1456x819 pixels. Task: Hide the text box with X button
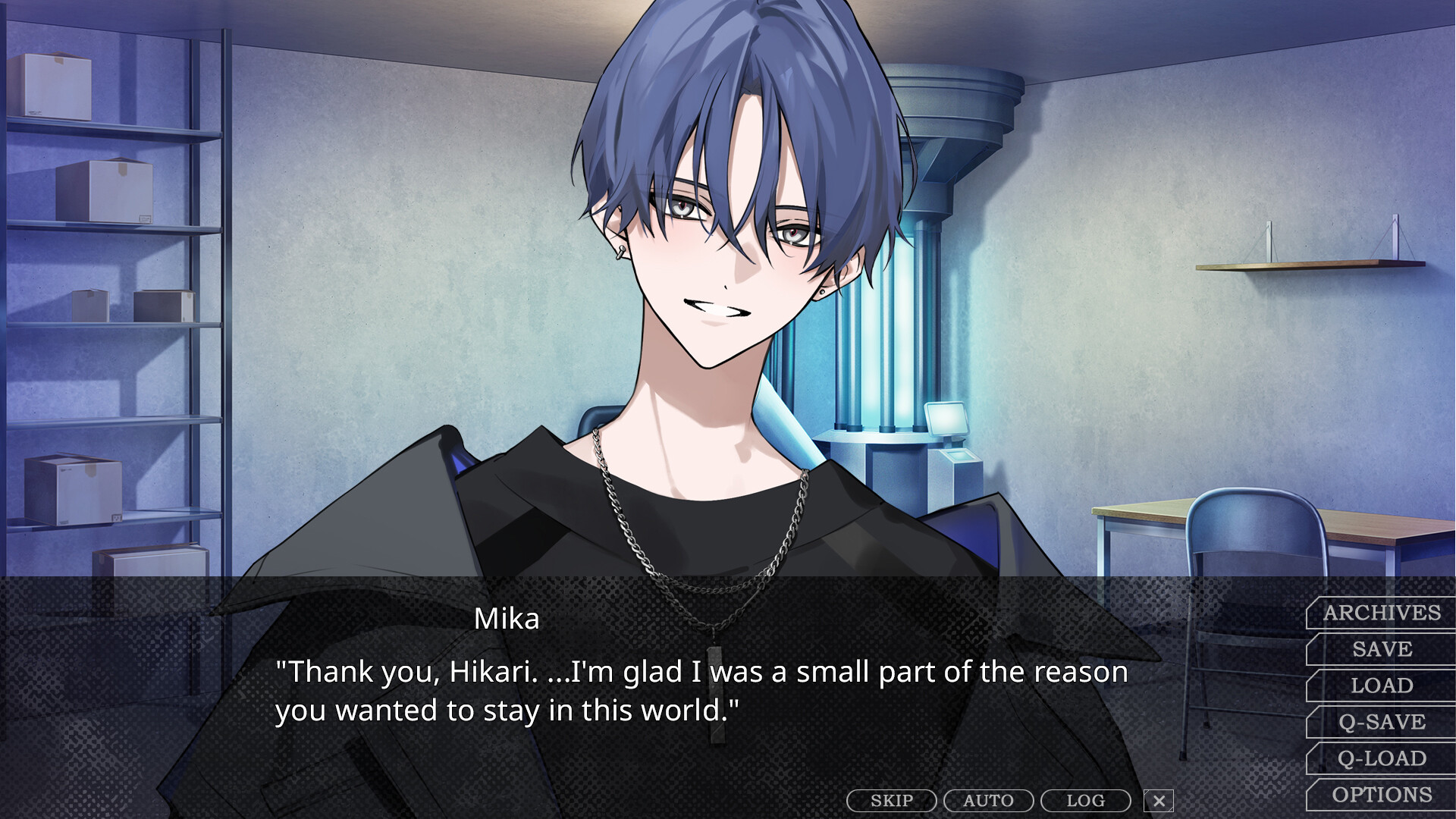[1159, 801]
